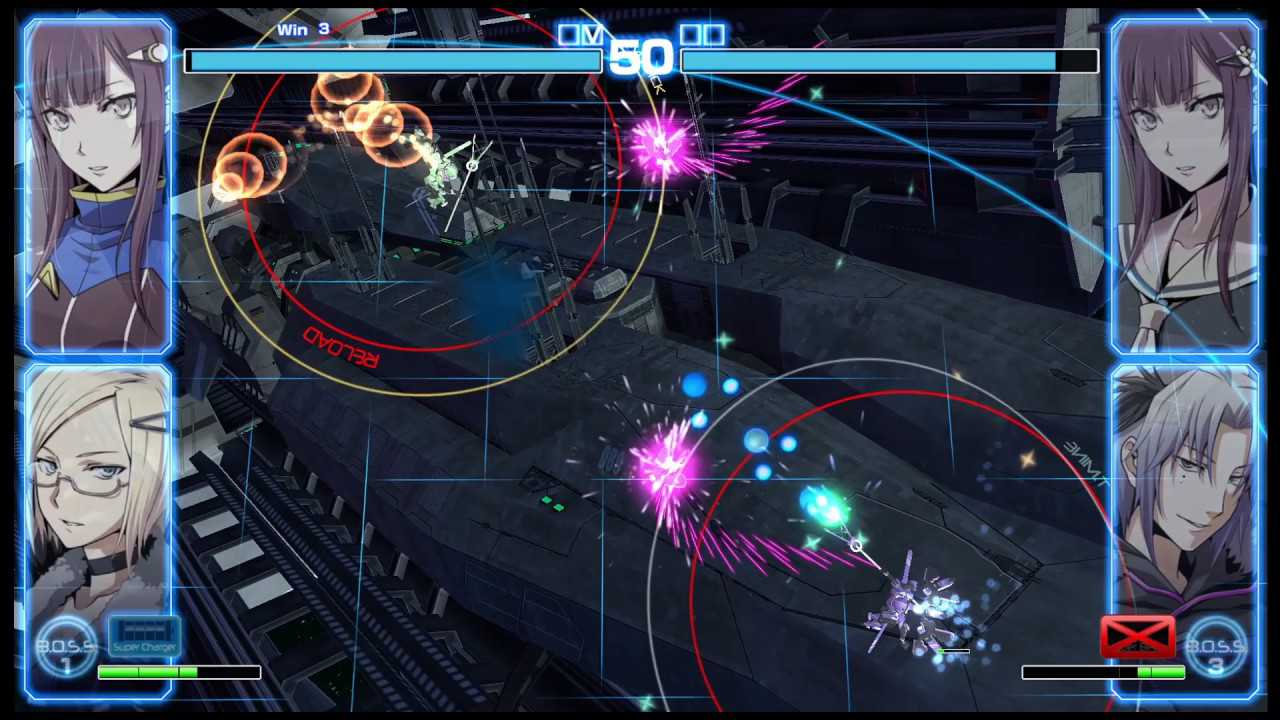Screen dimensions: 1280x720
Task: Click the B.O.S.S. 3 gauge emblem
Action: [x=1216, y=646]
